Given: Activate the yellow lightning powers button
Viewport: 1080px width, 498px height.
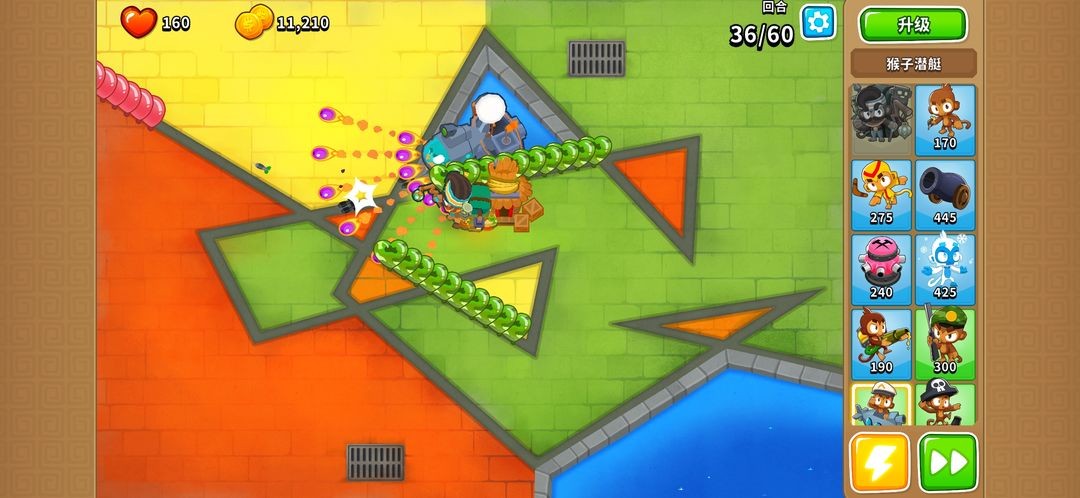Looking at the screenshot, I should coord(880,462).
